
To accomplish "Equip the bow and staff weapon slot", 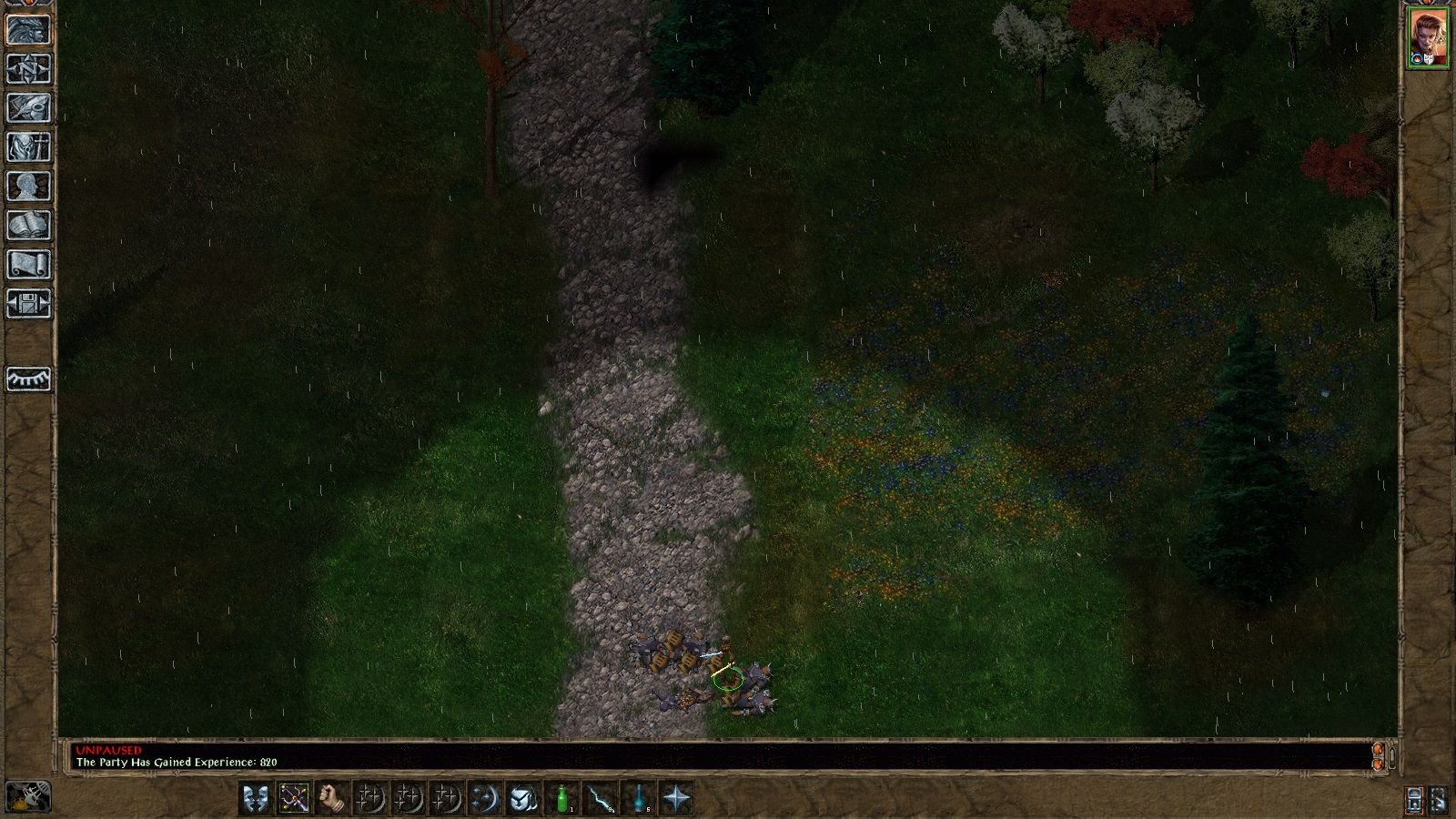I will point(294,799).
